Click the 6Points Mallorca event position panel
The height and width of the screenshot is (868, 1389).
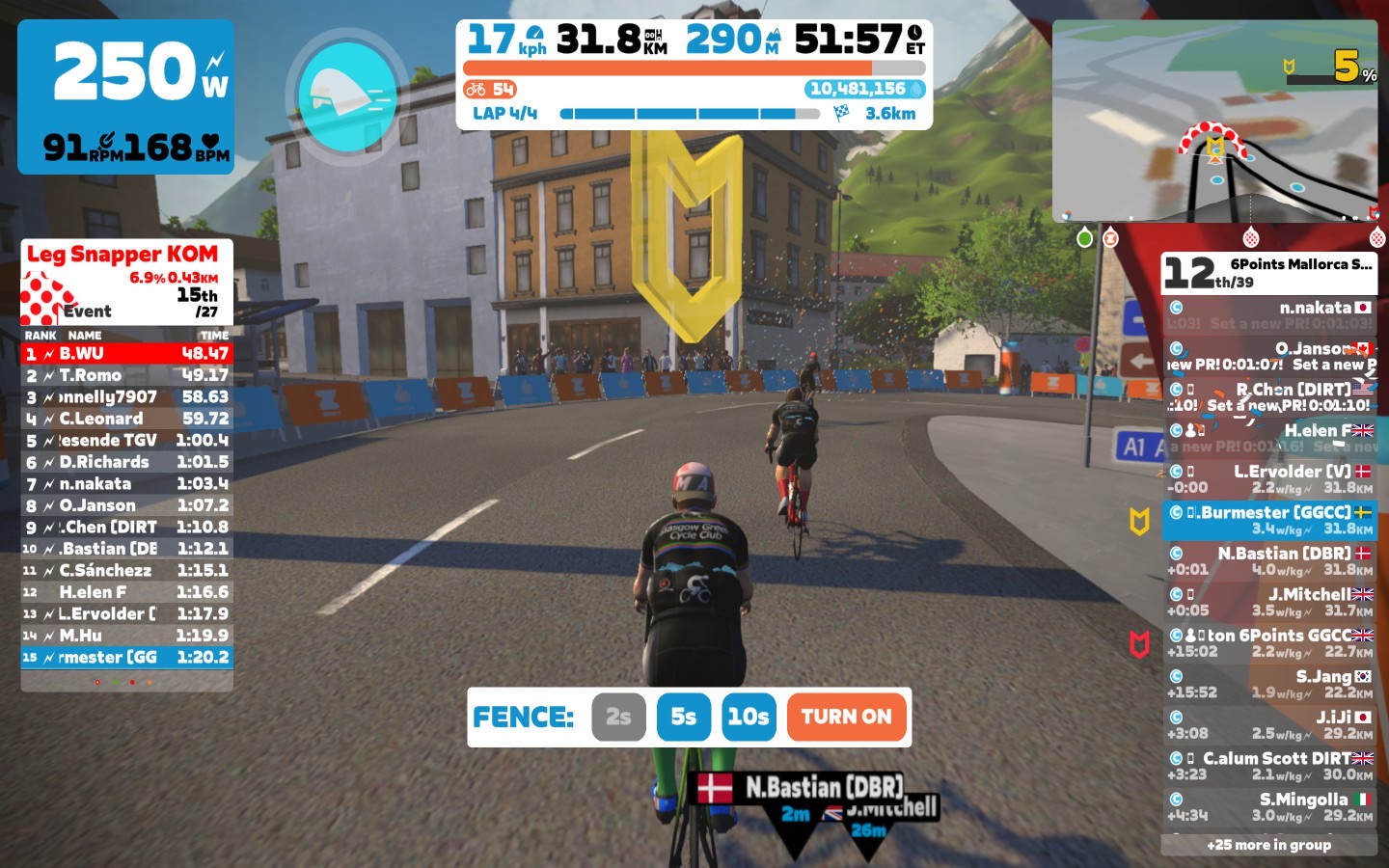1268,273
